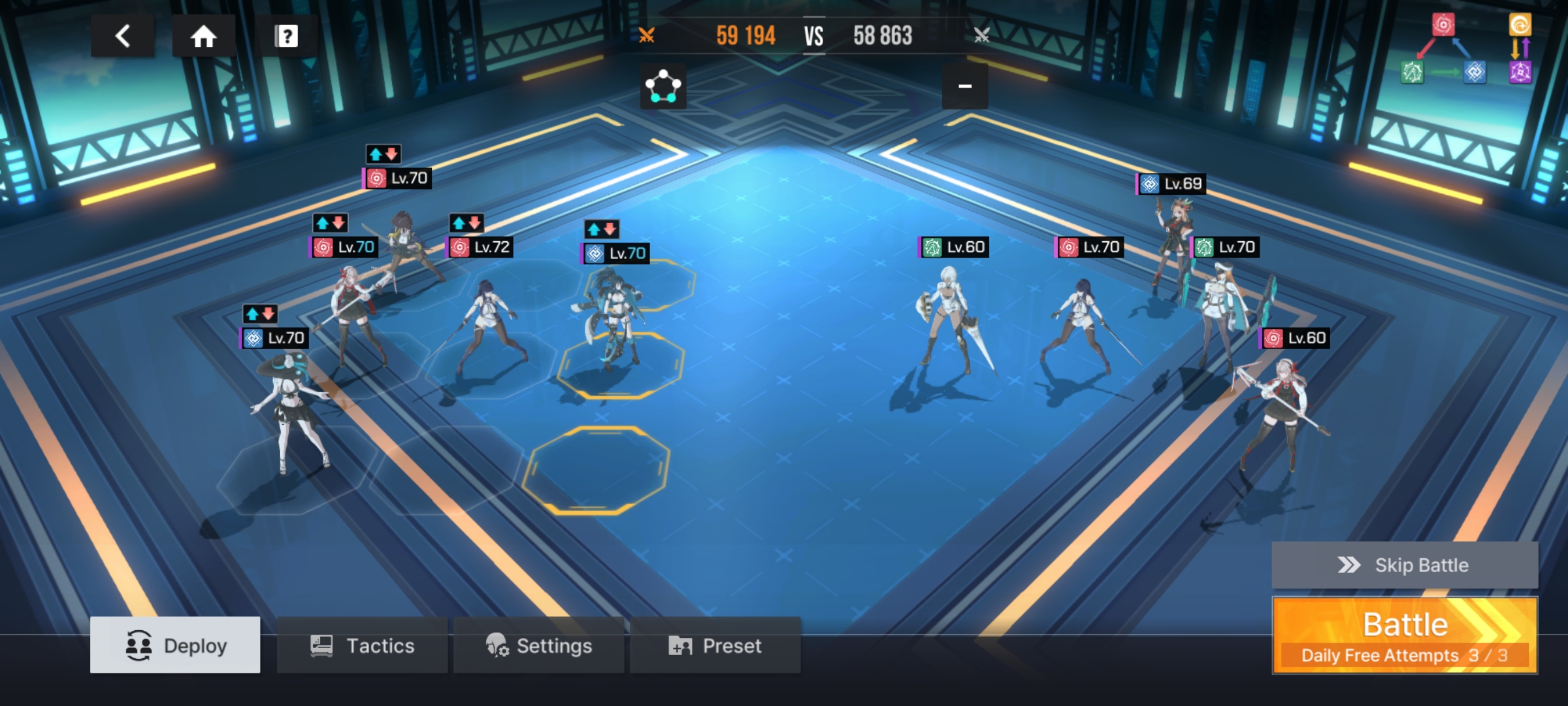Start the Battle
Screen dimensions: 1568x706
click(x=1405, y=635)
